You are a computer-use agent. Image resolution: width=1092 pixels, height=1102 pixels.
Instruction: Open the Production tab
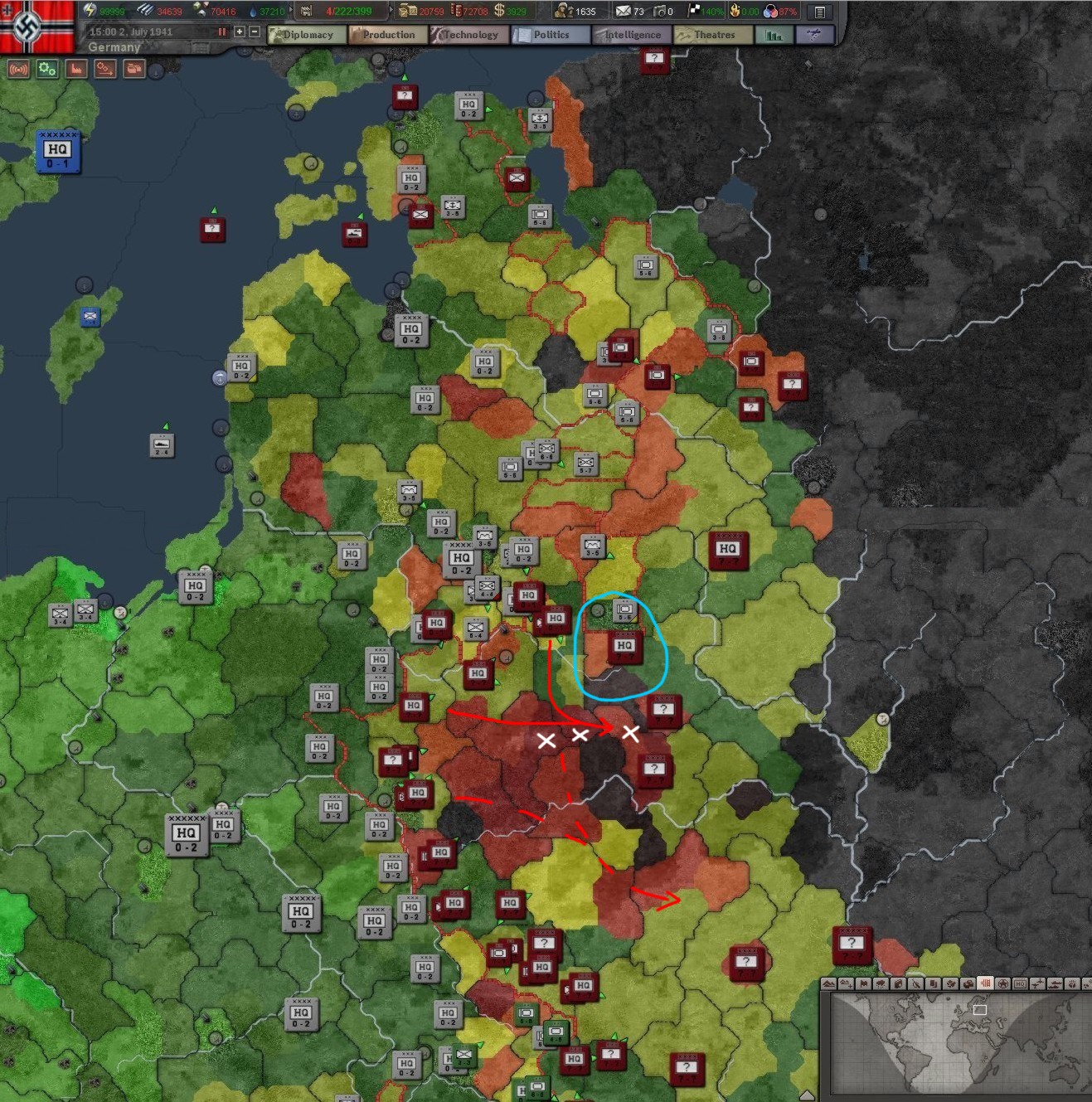tap(387, 35)
